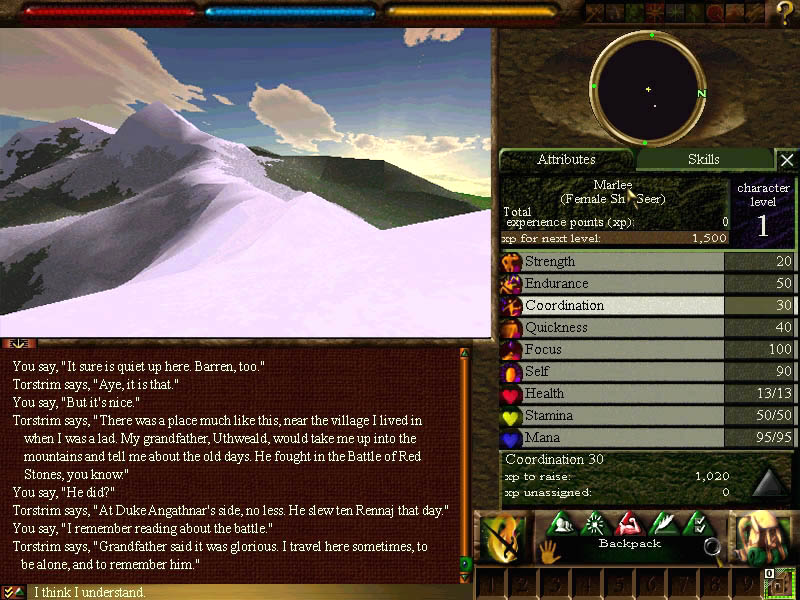The width and height of the screenshot is (800, 600).
Task: Switch to the Skills tab
Action: pyautogui.click(x=703, y=160)
